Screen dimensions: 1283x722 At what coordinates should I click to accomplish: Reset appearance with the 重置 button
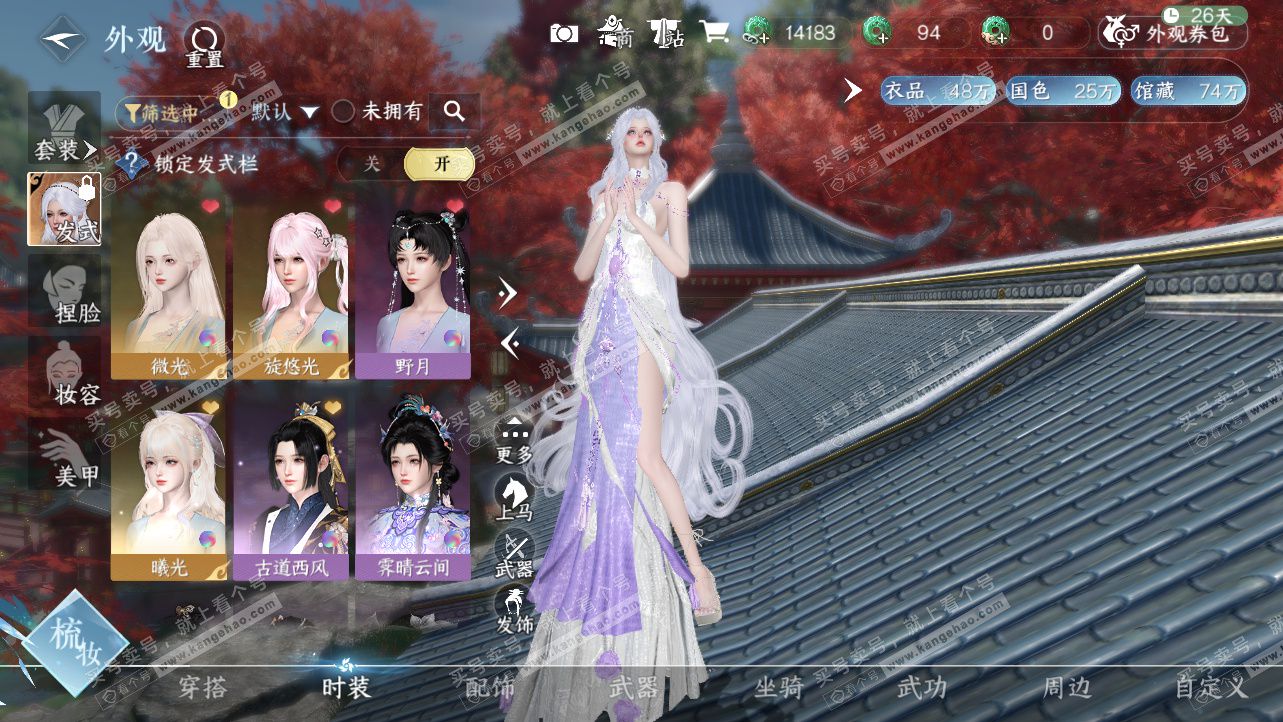pos(204,45)
